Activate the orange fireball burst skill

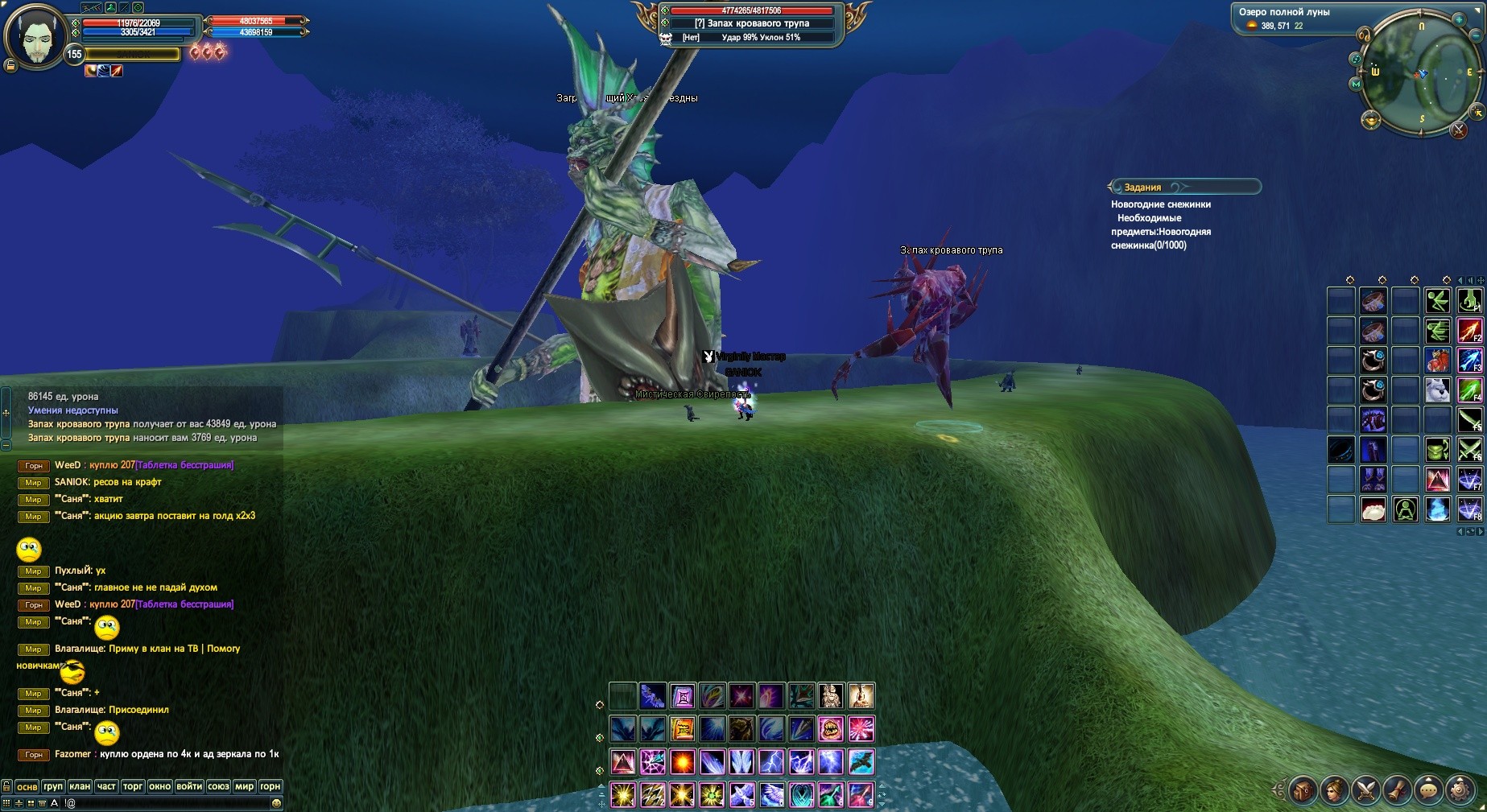(x=682, y=761)
